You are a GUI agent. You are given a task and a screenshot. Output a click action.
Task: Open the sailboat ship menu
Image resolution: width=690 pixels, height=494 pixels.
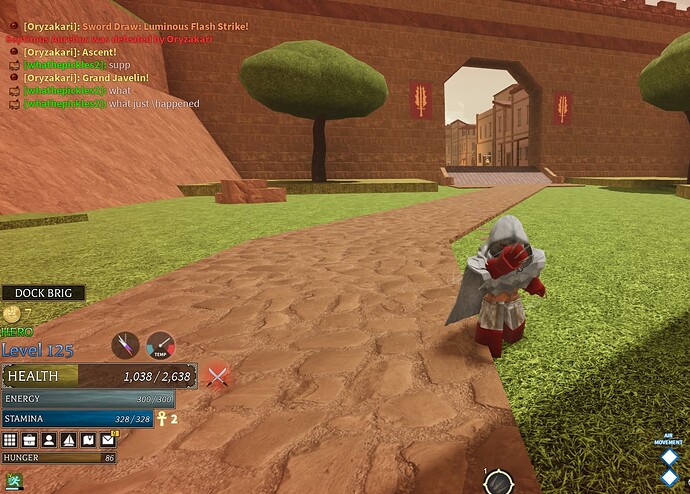point(68,439)
